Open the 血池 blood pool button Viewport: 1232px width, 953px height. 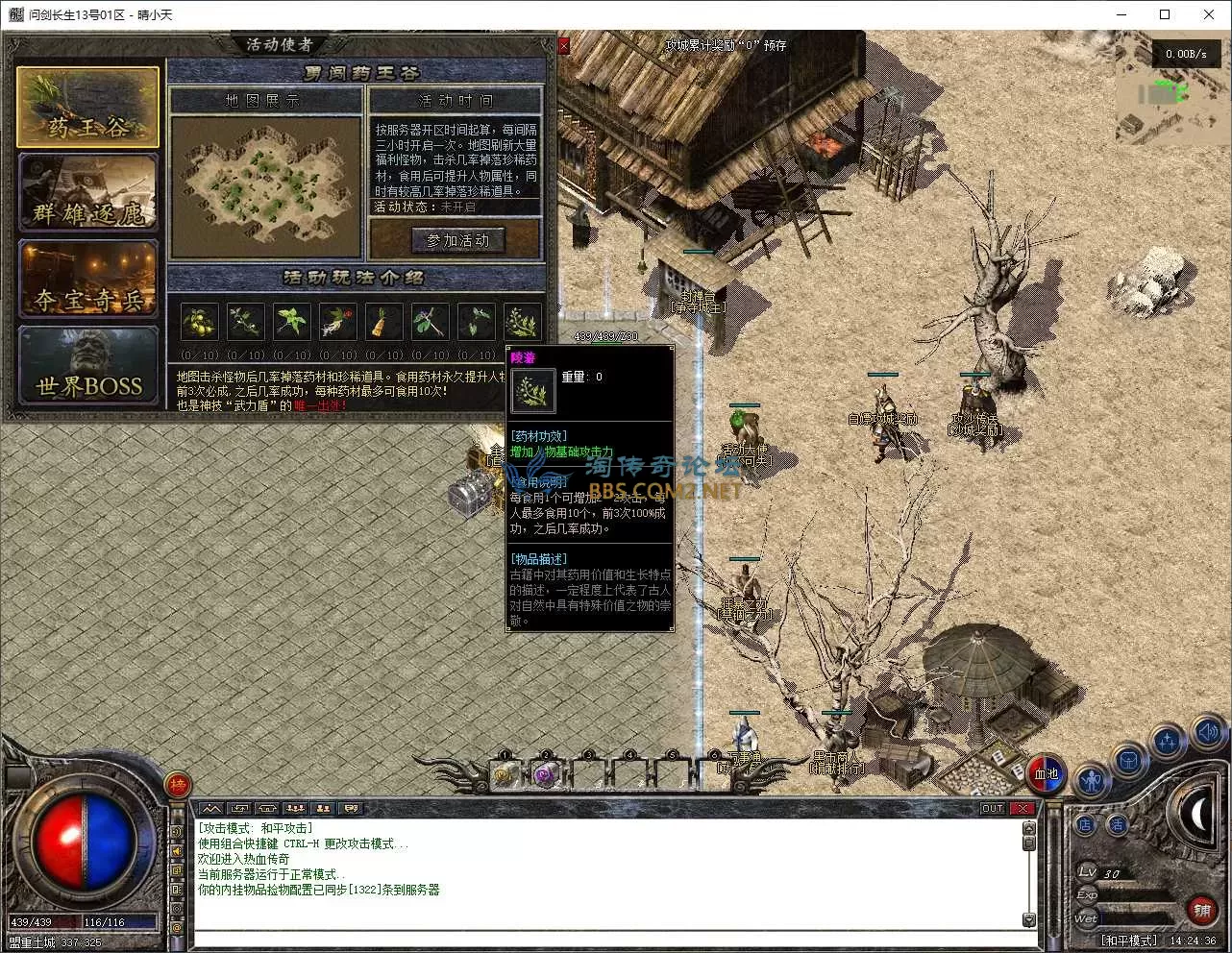1047,773
